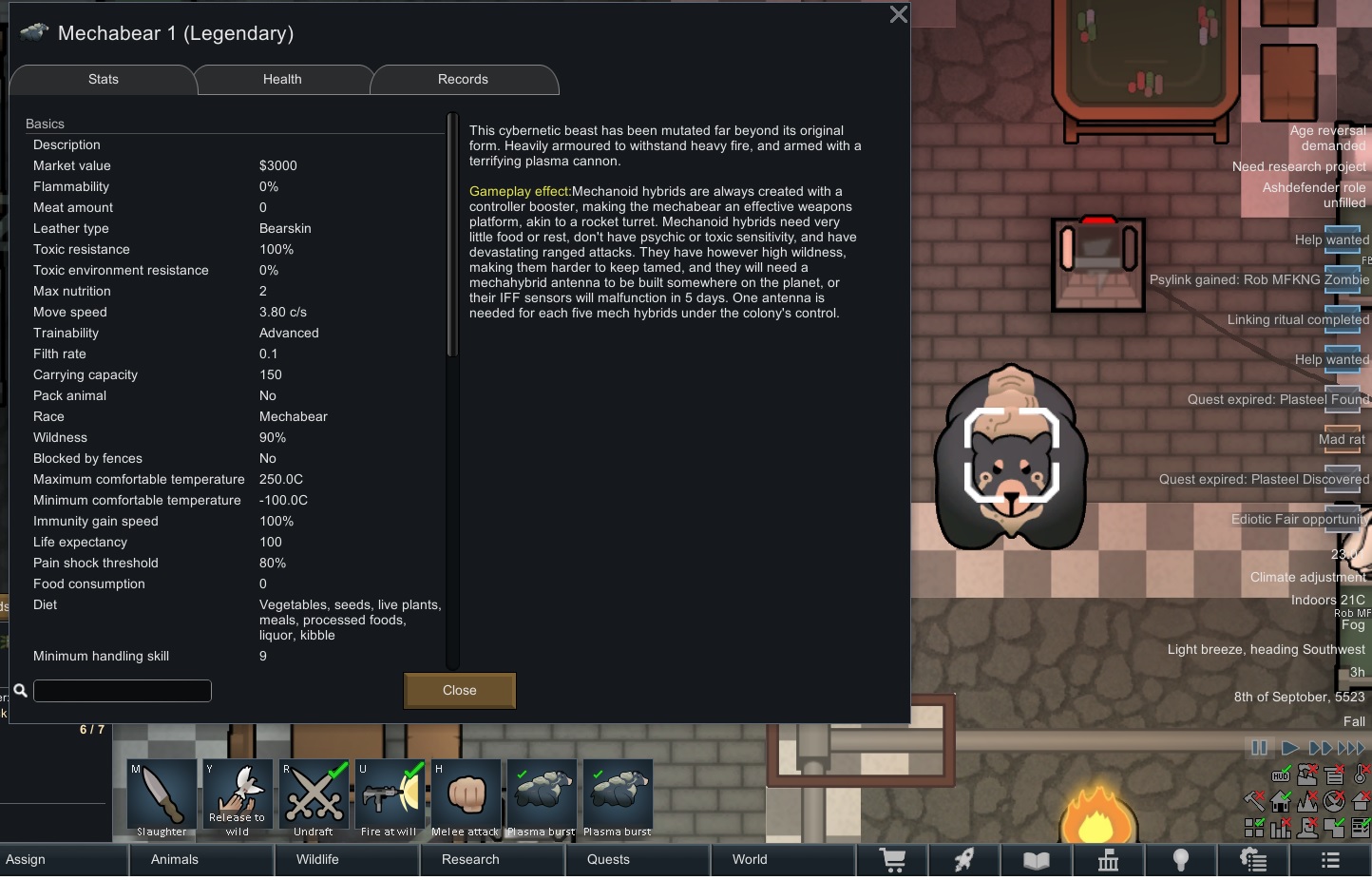Screen dimensions: 1372x880
Task: Open the research lightbulb icon
Action: pos(1181,860)
